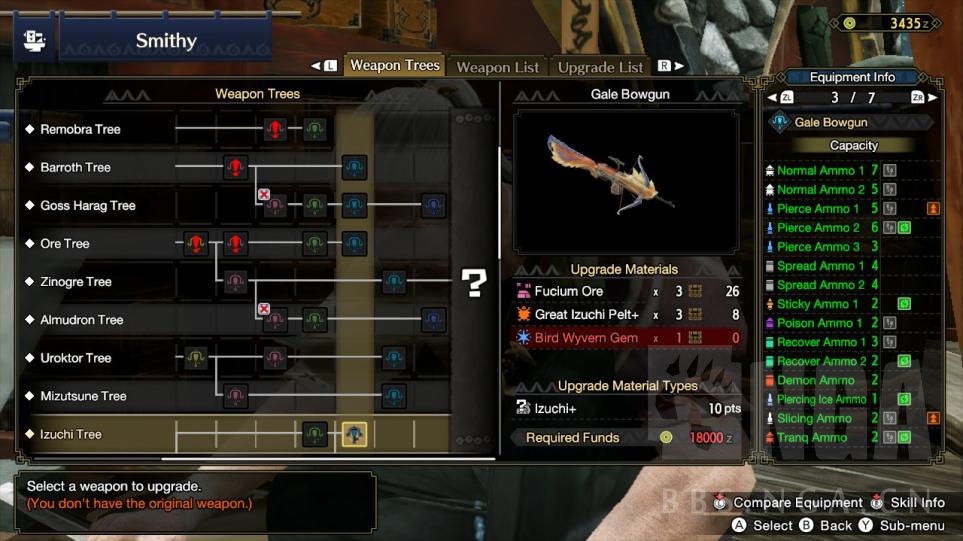Pick the Uroktor Tree row

(75, 358)
